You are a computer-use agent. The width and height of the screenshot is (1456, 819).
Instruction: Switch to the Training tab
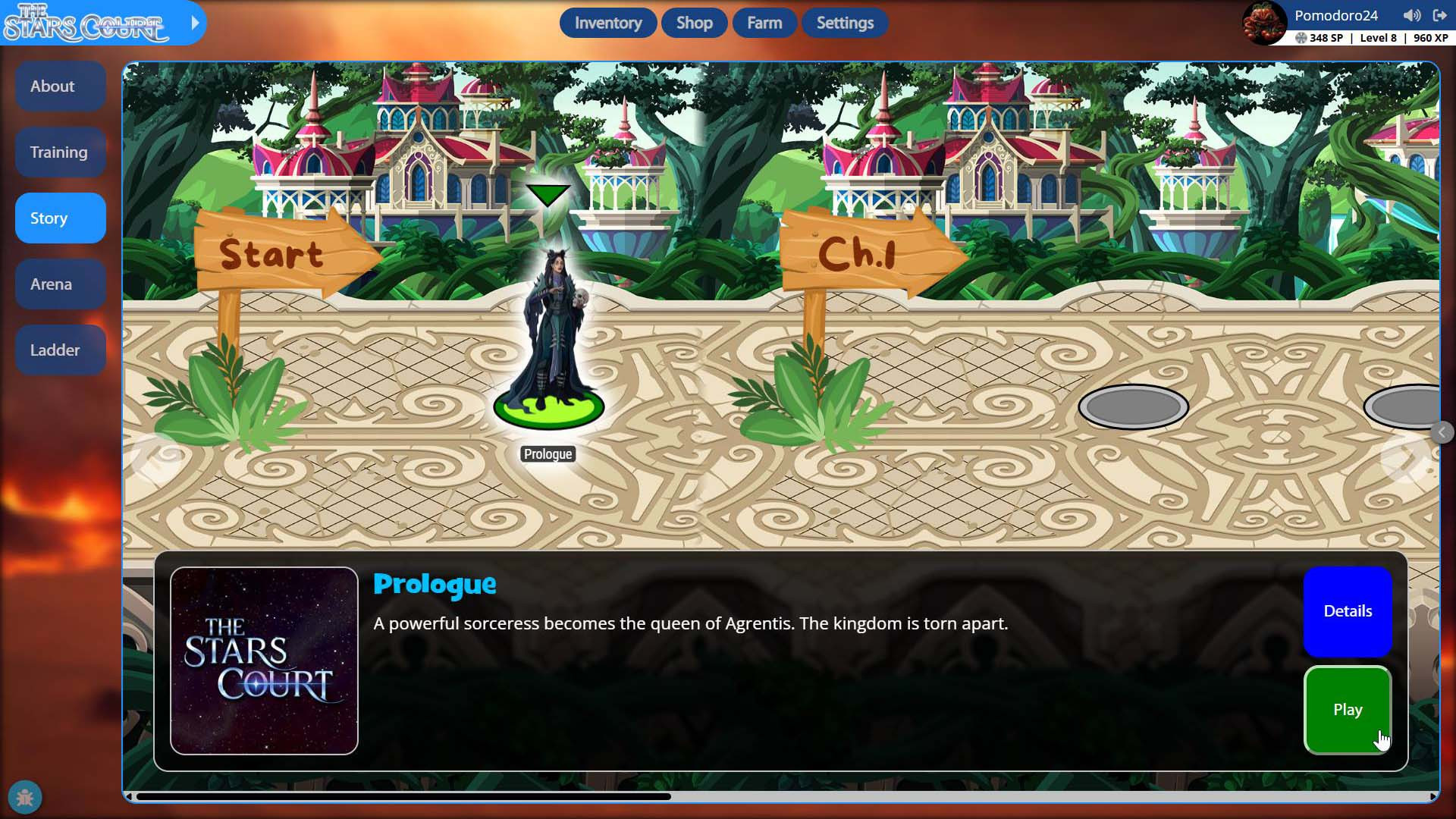[x=60, y=152]
